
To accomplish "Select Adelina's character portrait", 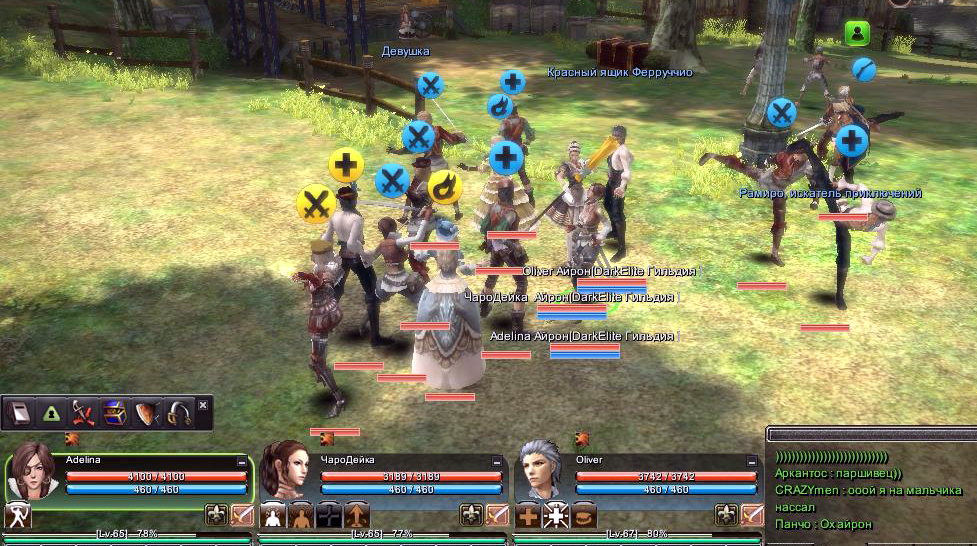I will point(33,472).
